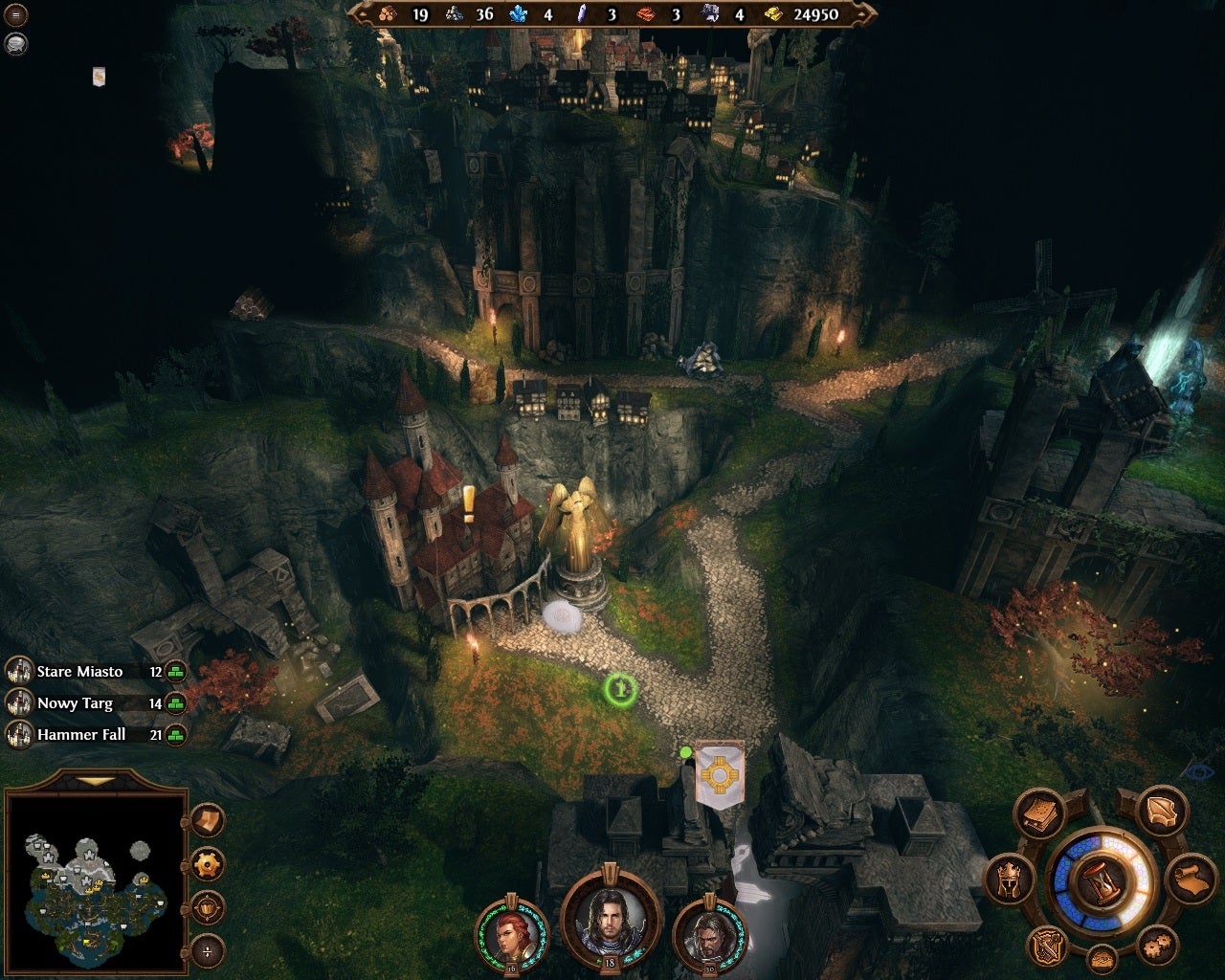
Task: Click the orange gear button beside minimap
Action: (x=208, y=864)
